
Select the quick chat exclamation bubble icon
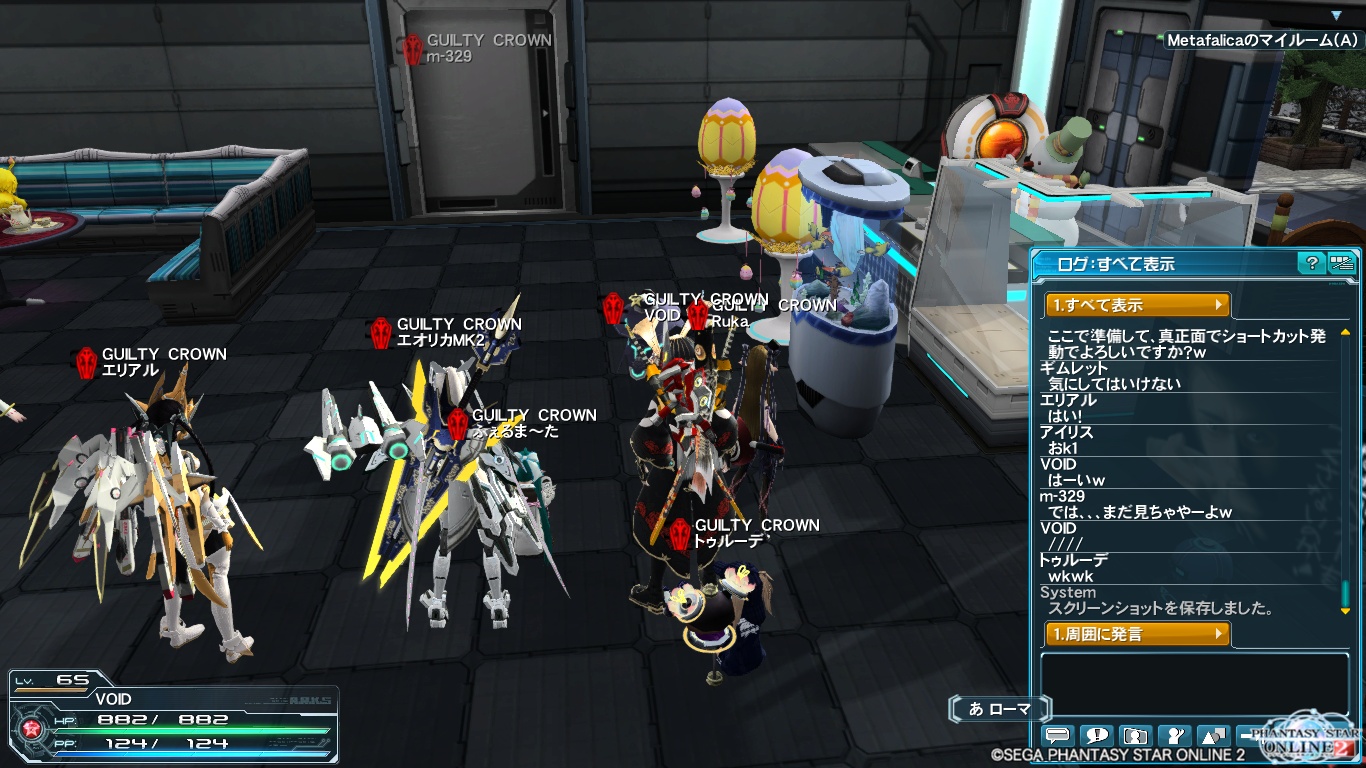tap(1096, 737)
